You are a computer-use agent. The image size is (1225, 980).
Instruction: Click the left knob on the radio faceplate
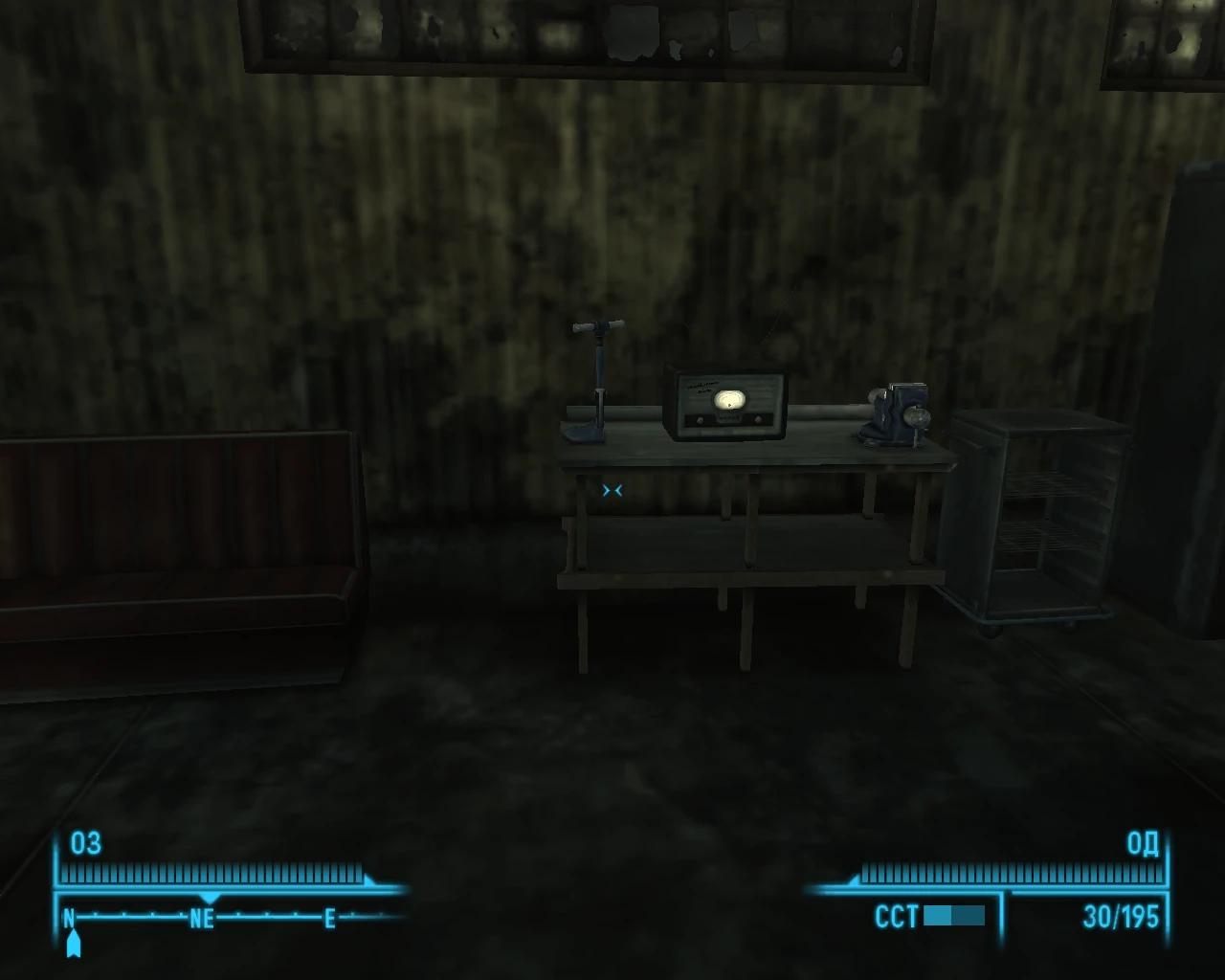pyautogui.click(x=701, y=418)
